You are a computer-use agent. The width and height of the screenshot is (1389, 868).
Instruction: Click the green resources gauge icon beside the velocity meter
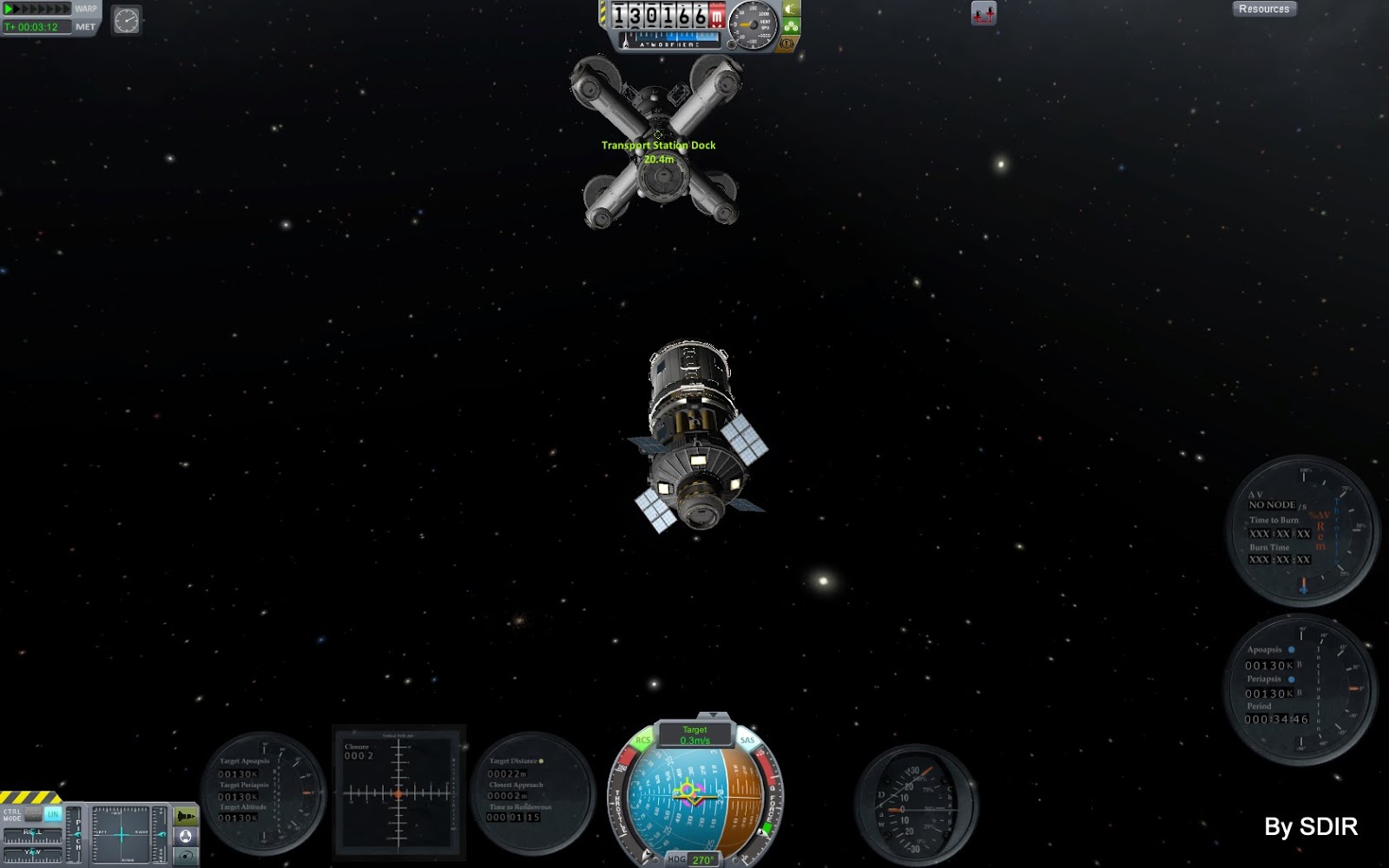pyautogui.click(x=791, y=26)
